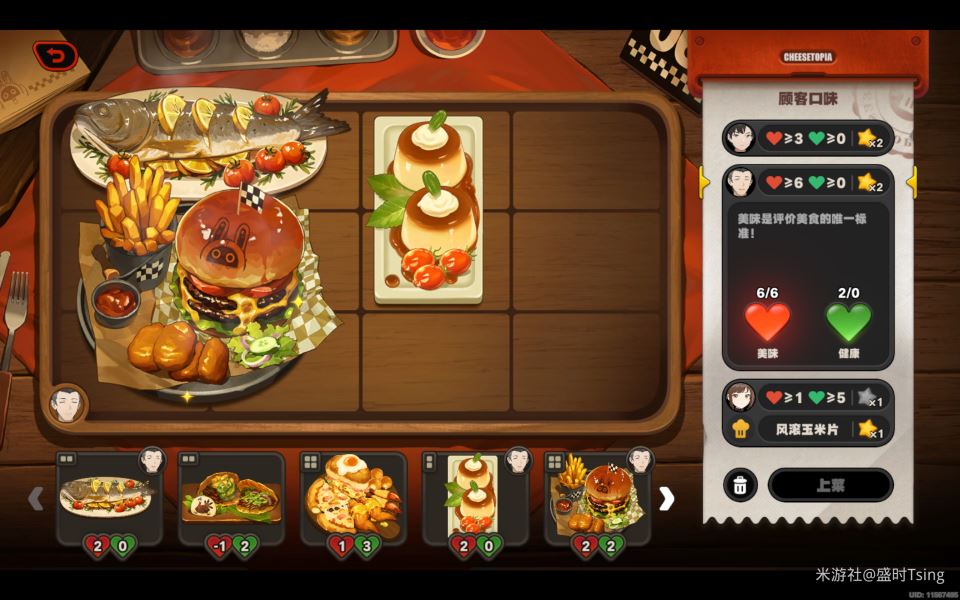The width and height of the screenshot is (960, 600).
Task: Clear the tray with the trash button
Action: (739, 486)
